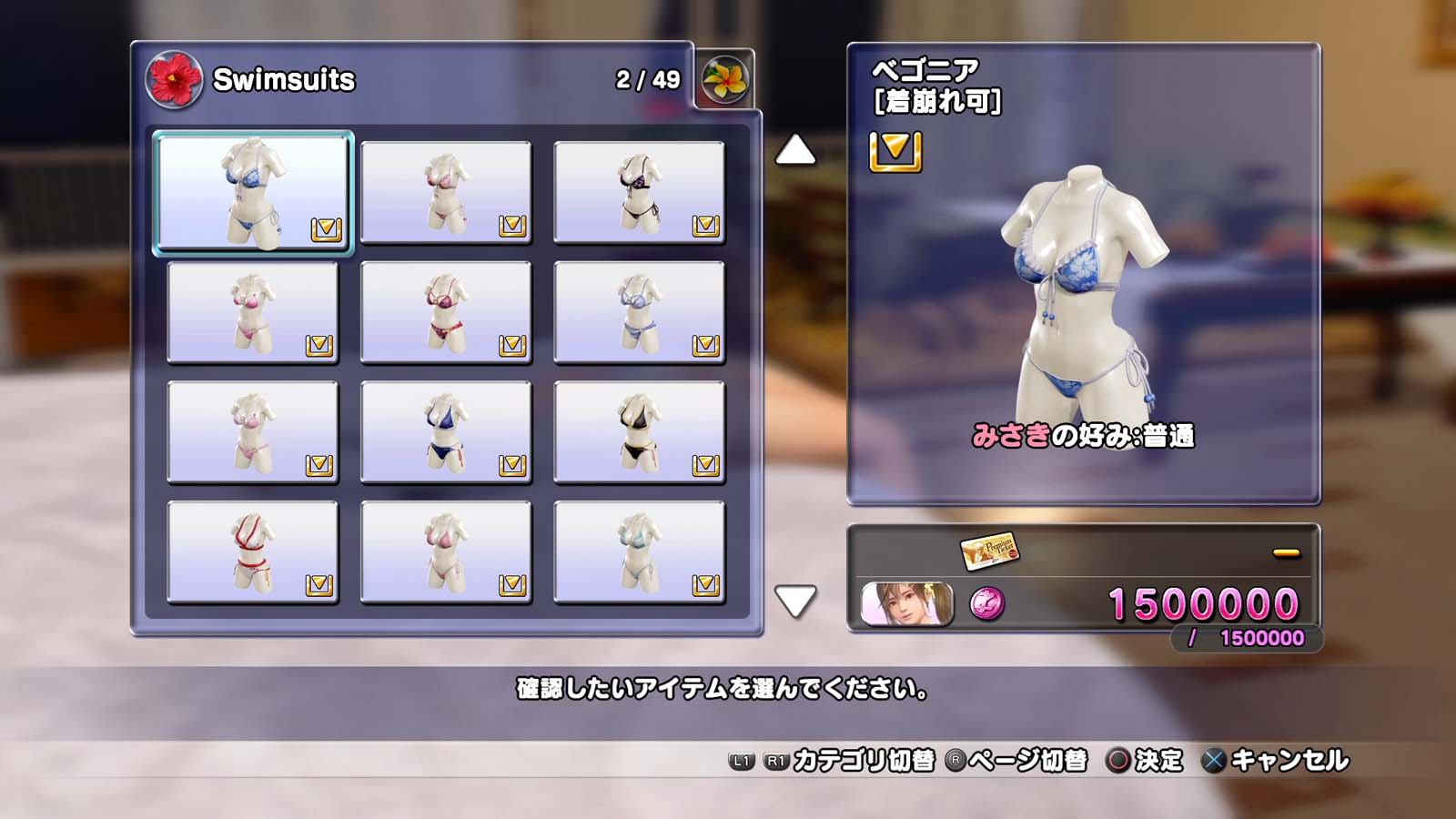Choose the black bikini with pink floral pattern

(639, 192)
